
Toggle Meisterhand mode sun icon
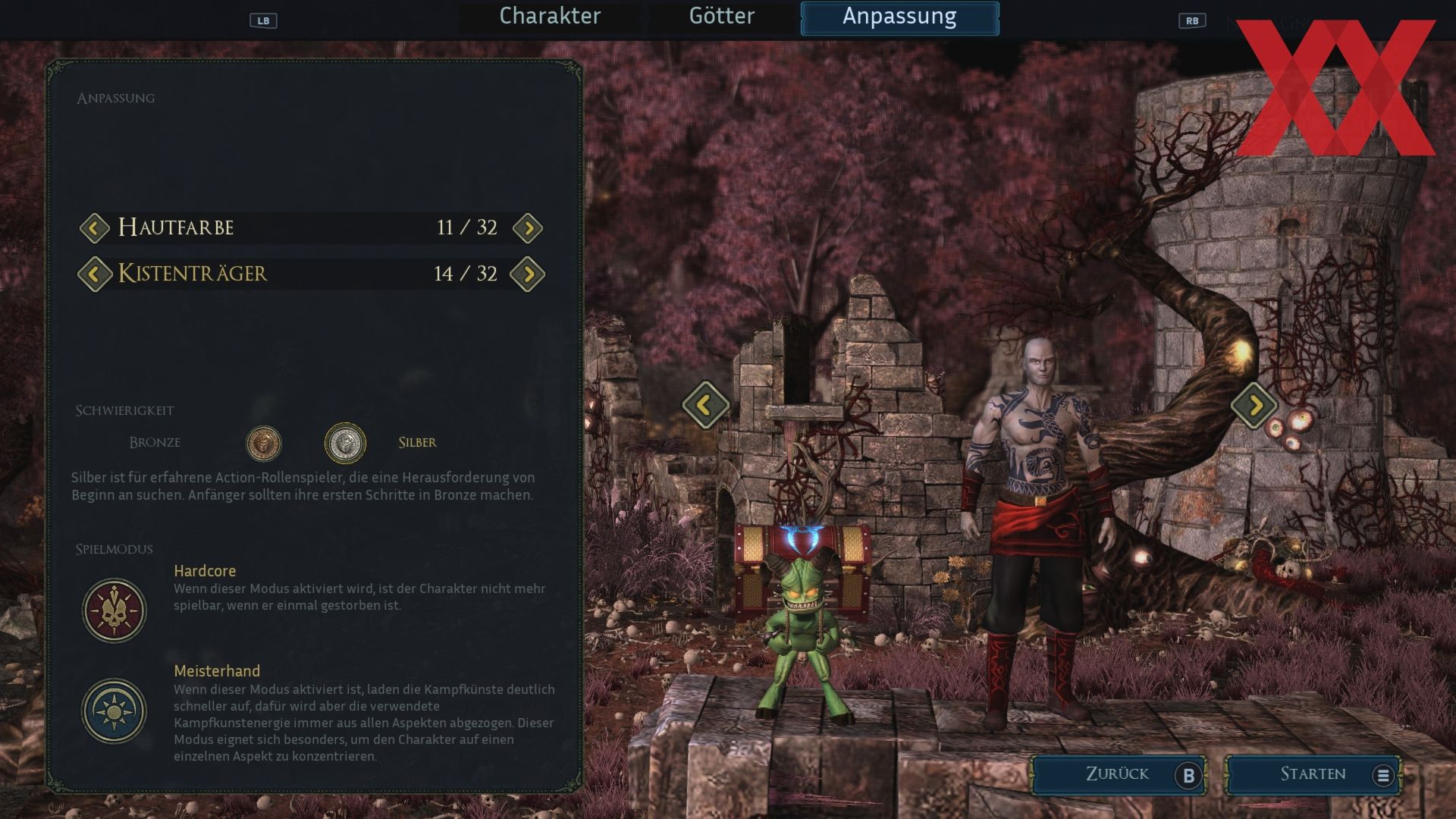point(115,711)
